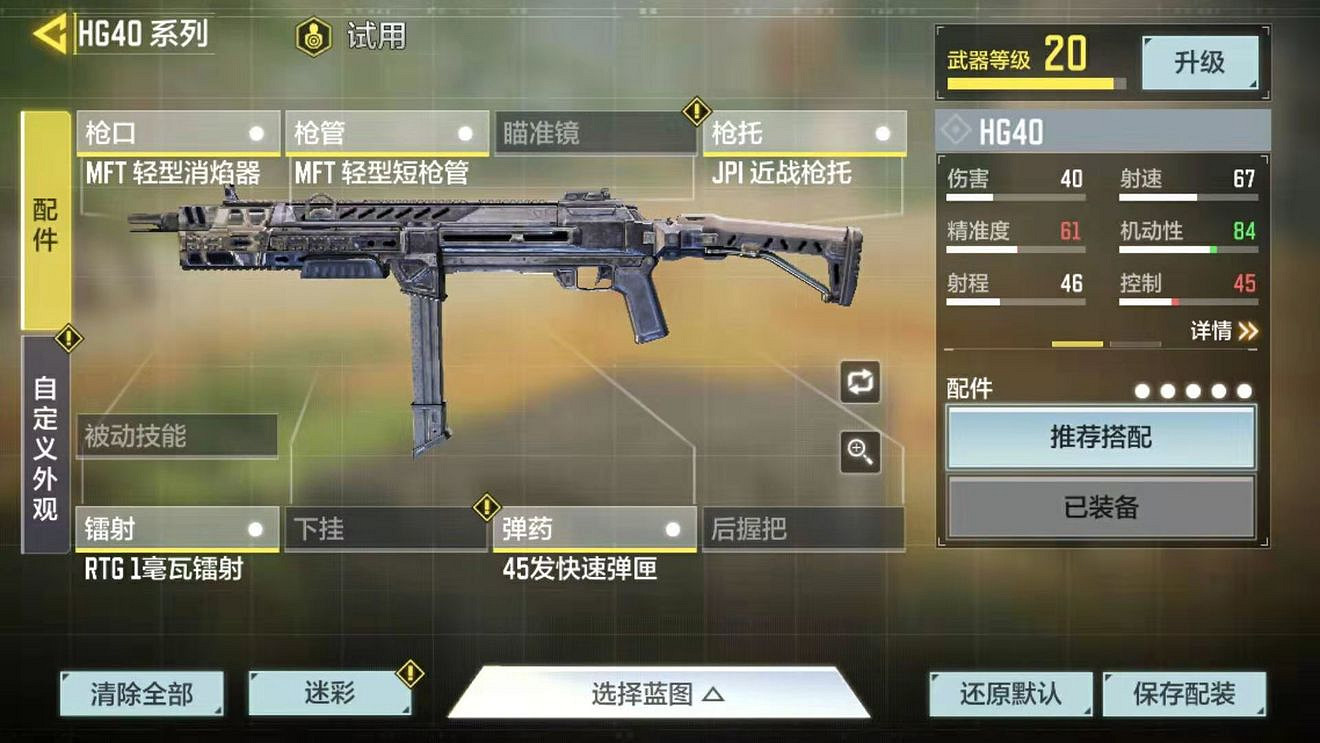Click the rotate weapon icon
Screen dimensions: 1320x743
(x=858, y=381)
